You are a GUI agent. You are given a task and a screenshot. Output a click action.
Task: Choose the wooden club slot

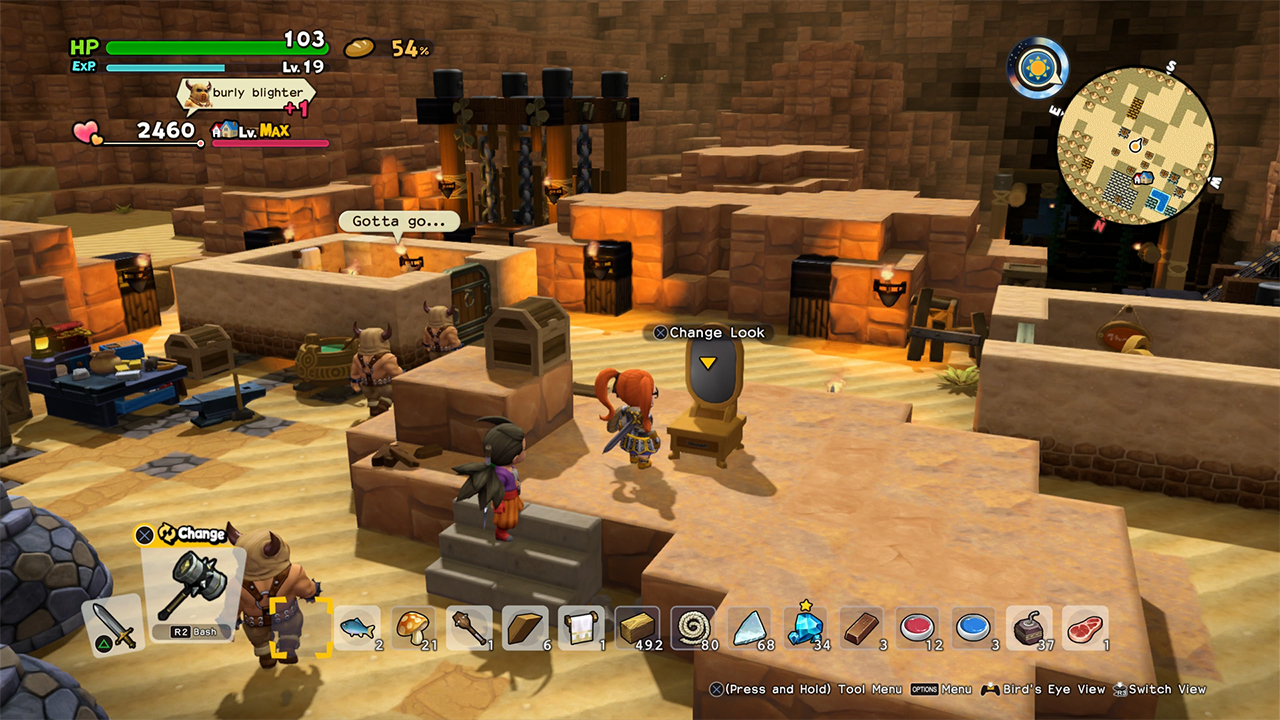pyautogui.click(x=469, y=628)
